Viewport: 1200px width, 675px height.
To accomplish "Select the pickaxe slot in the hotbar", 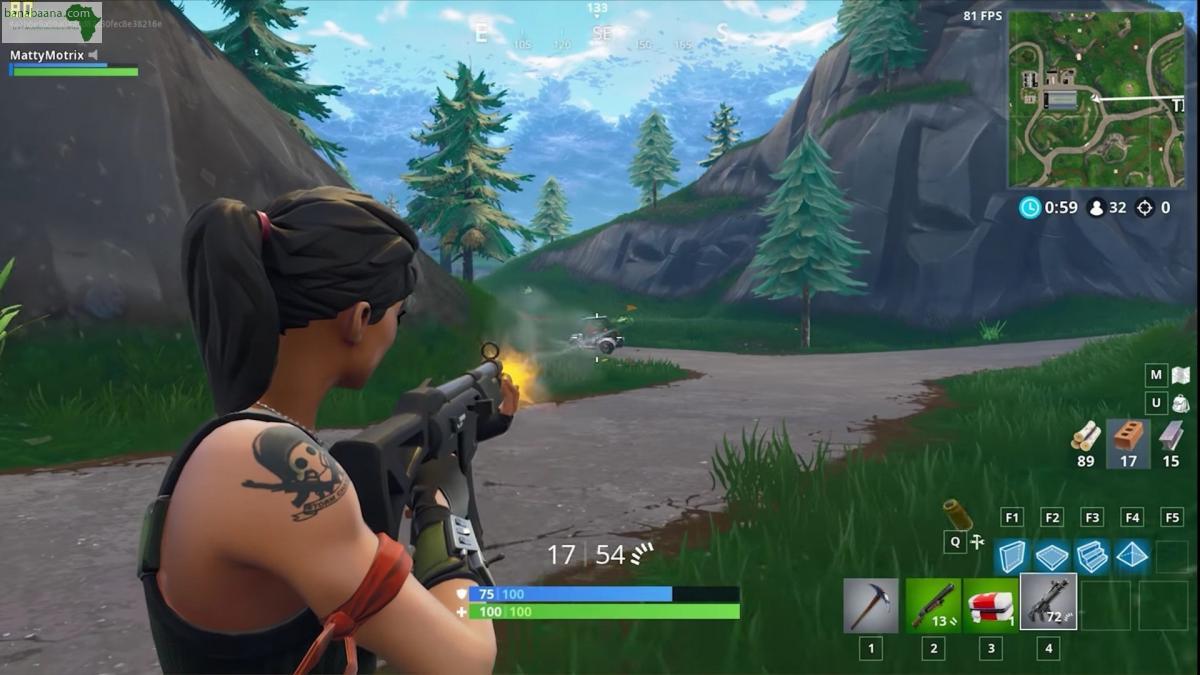I will [870, 605].
